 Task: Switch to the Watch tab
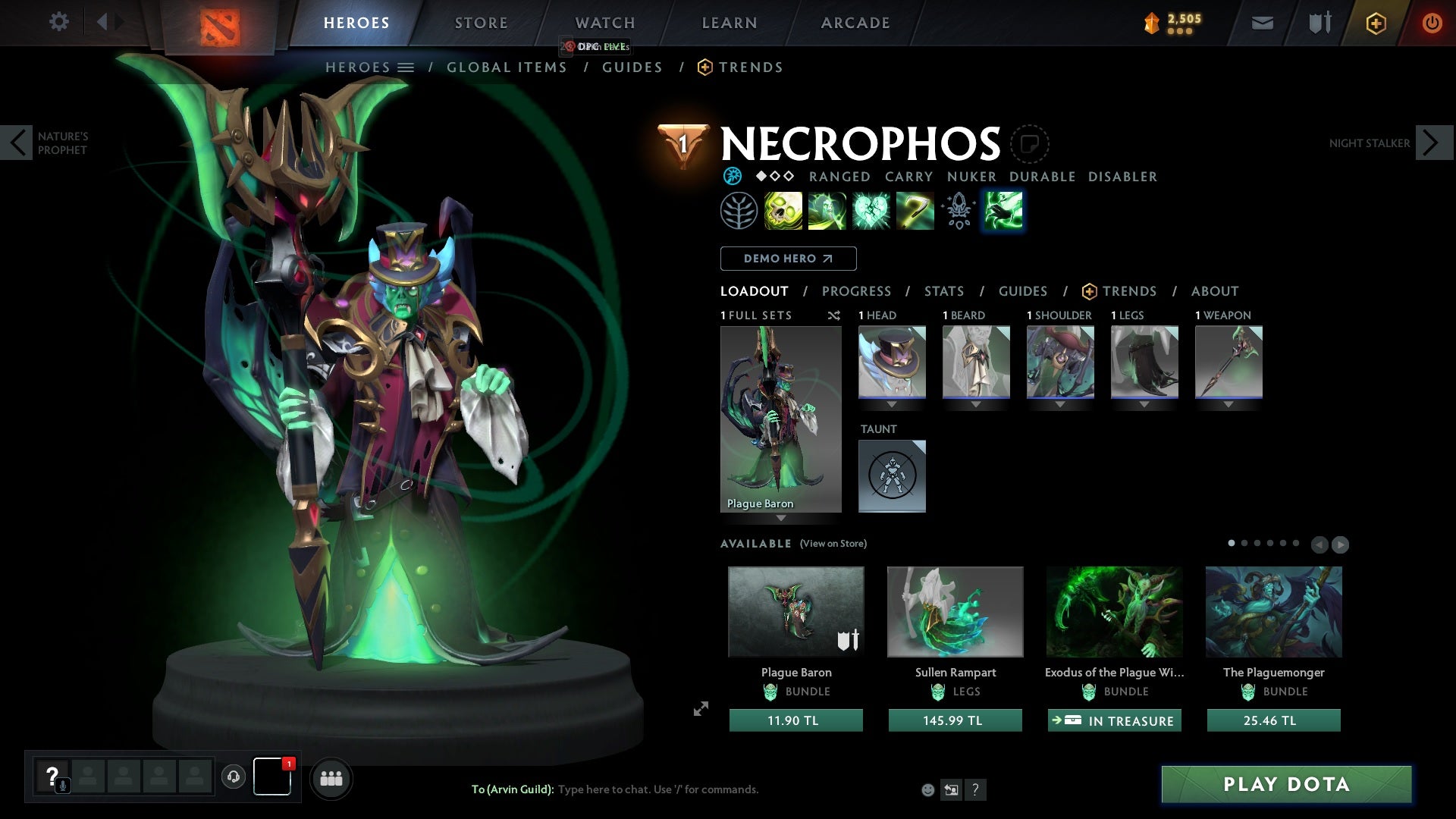click(604, 23)
